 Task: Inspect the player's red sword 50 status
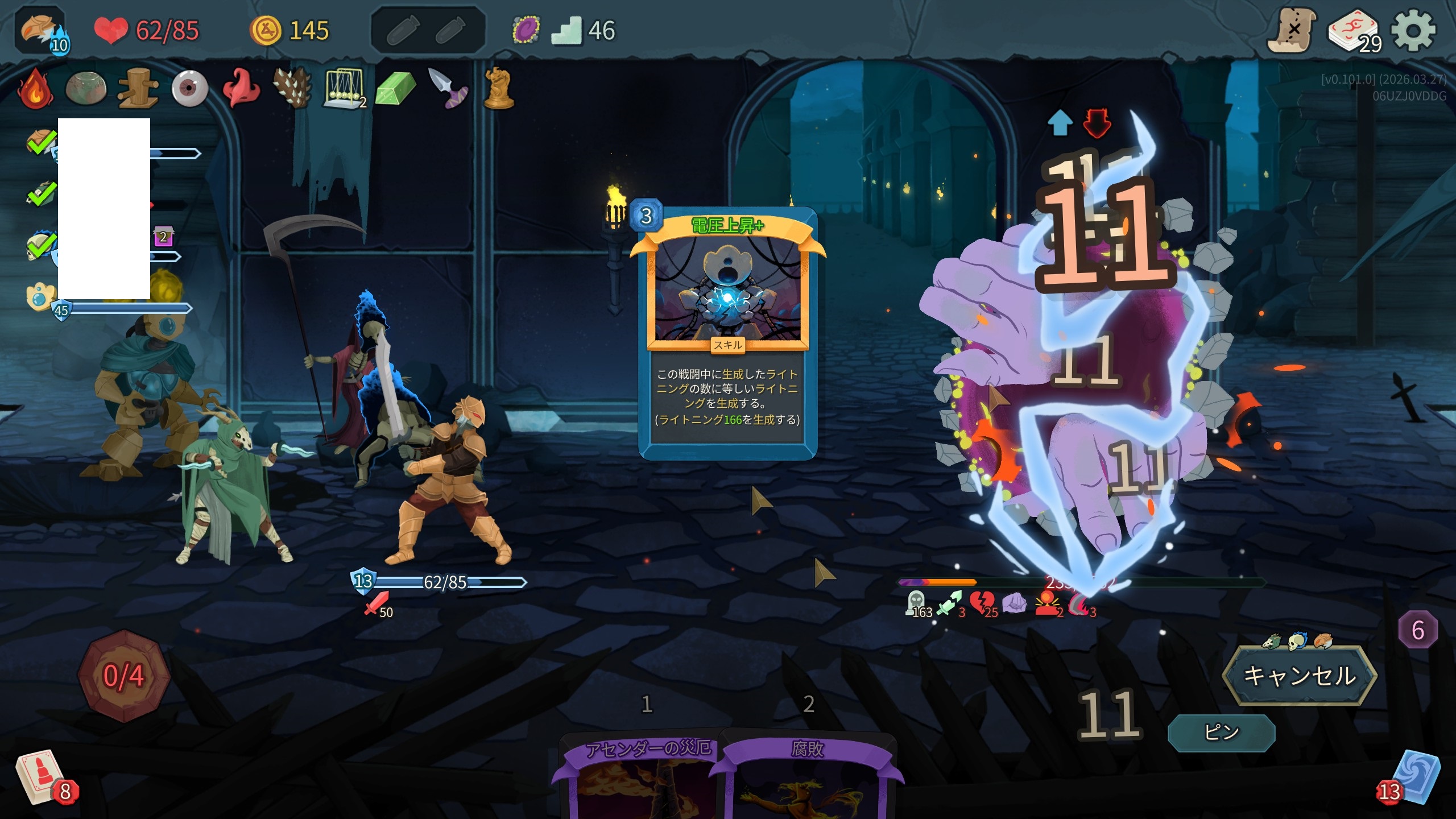[x=378, y=604]
